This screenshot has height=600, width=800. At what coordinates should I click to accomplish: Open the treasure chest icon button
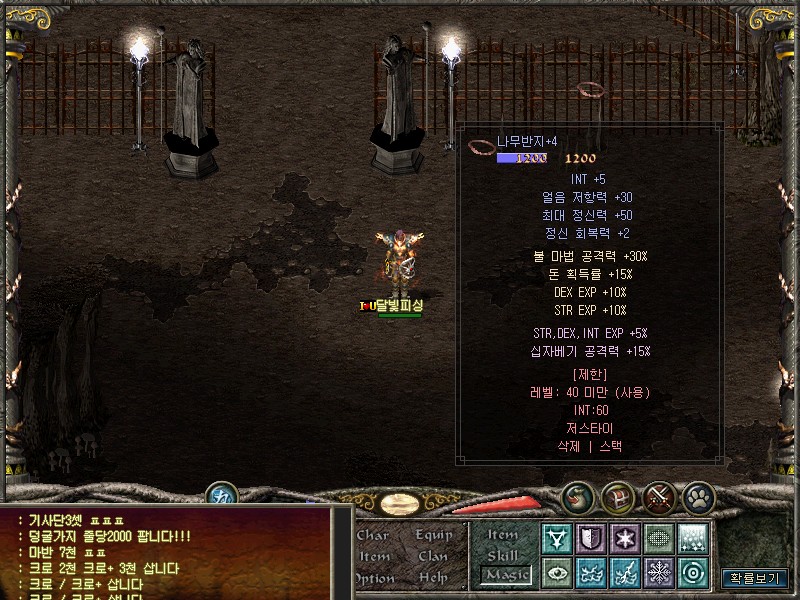(x=617, y=496)
